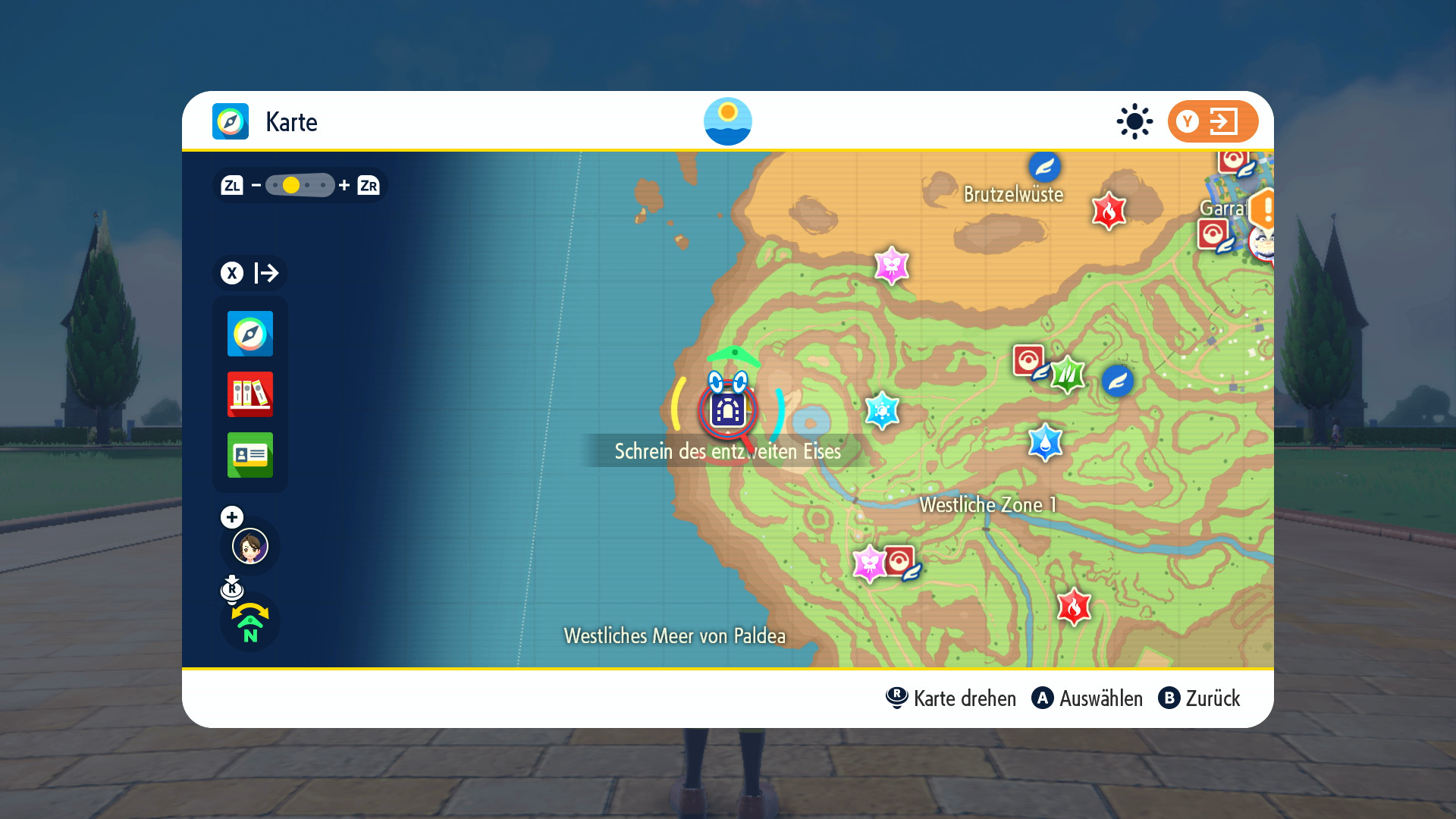Click the orange exclamation quest marker
The height and width of the screenshot is (819, 1456).
coord(1264,209)
